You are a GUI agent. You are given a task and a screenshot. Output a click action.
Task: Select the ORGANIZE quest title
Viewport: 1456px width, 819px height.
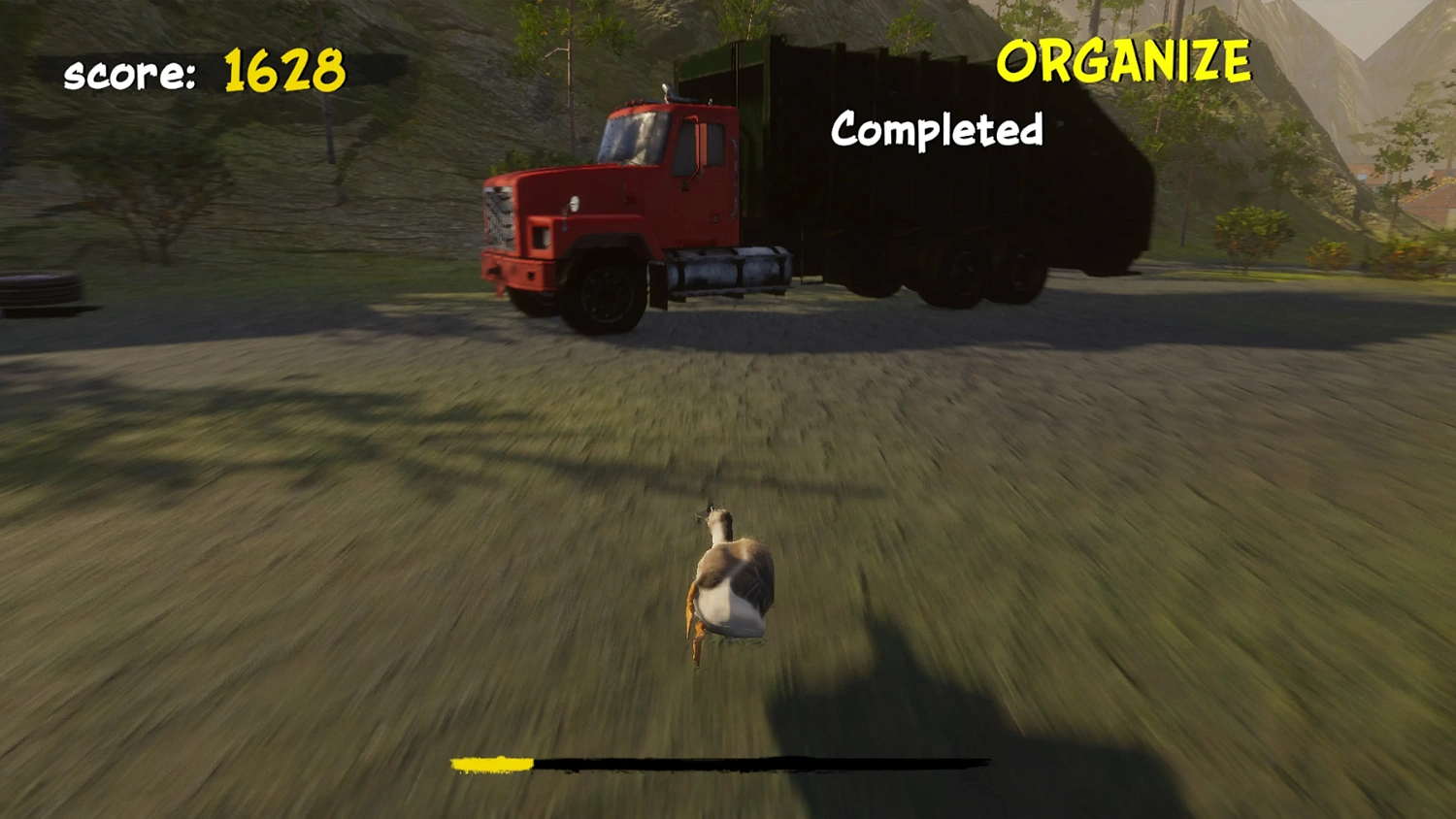[1124, 60]
